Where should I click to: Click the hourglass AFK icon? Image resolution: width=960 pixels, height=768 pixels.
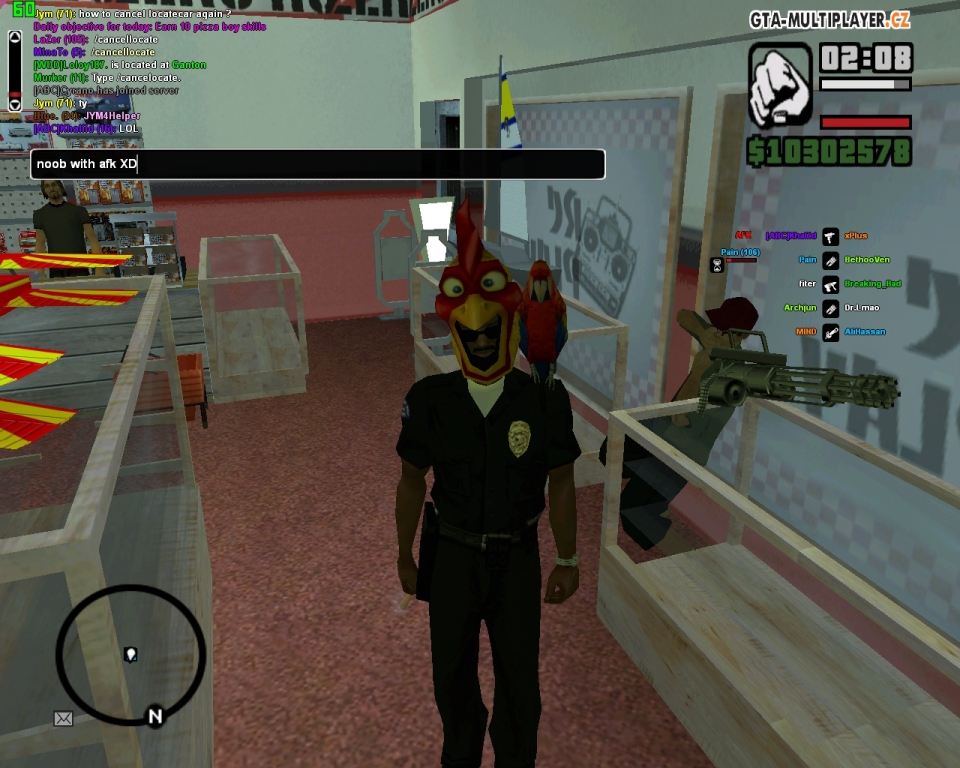(x=716, y=265)
